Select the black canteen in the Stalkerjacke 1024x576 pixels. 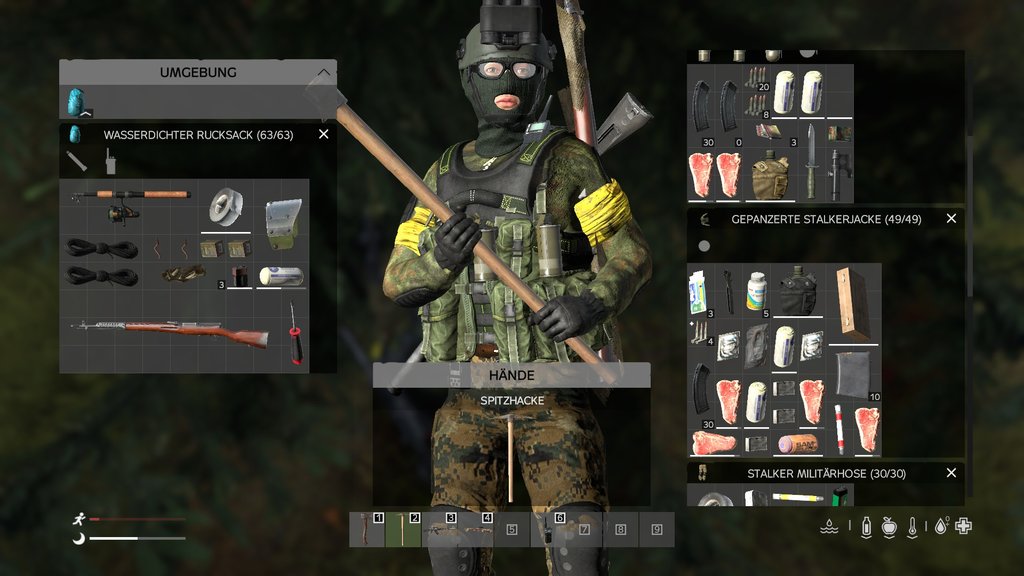click(x=798, y=292)
